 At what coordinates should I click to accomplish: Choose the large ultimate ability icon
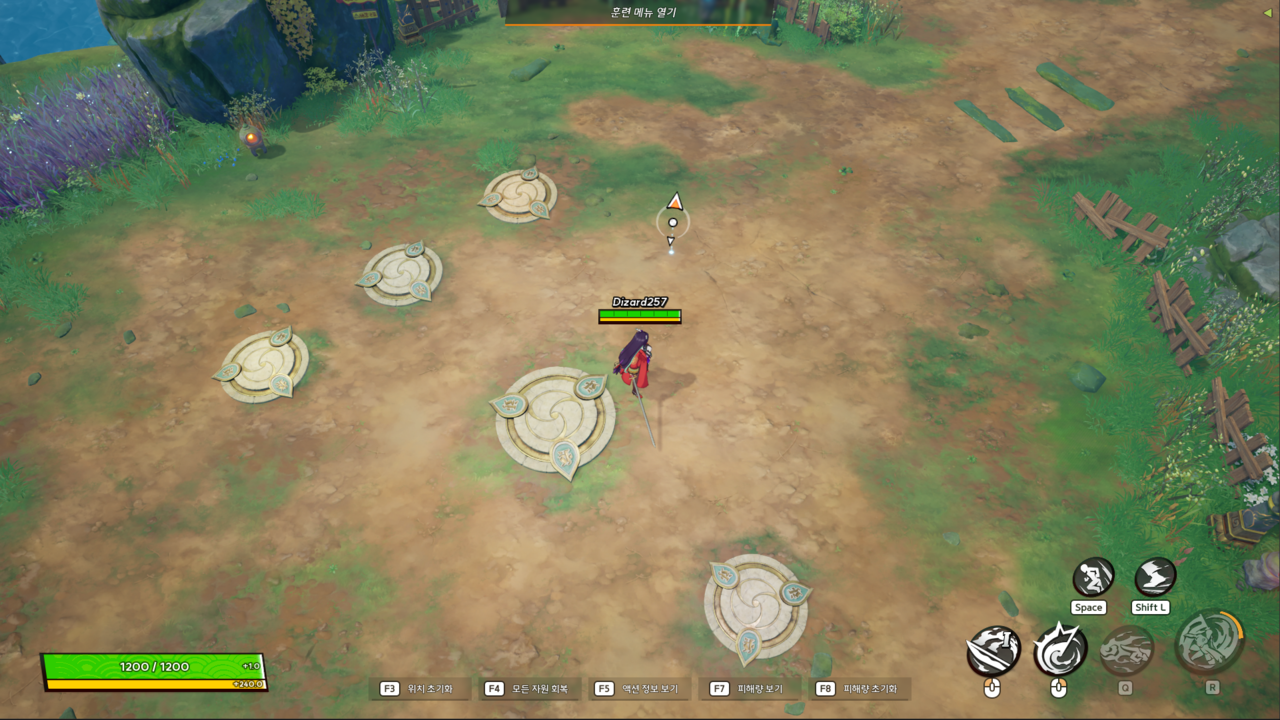[x=1209, y=642]
